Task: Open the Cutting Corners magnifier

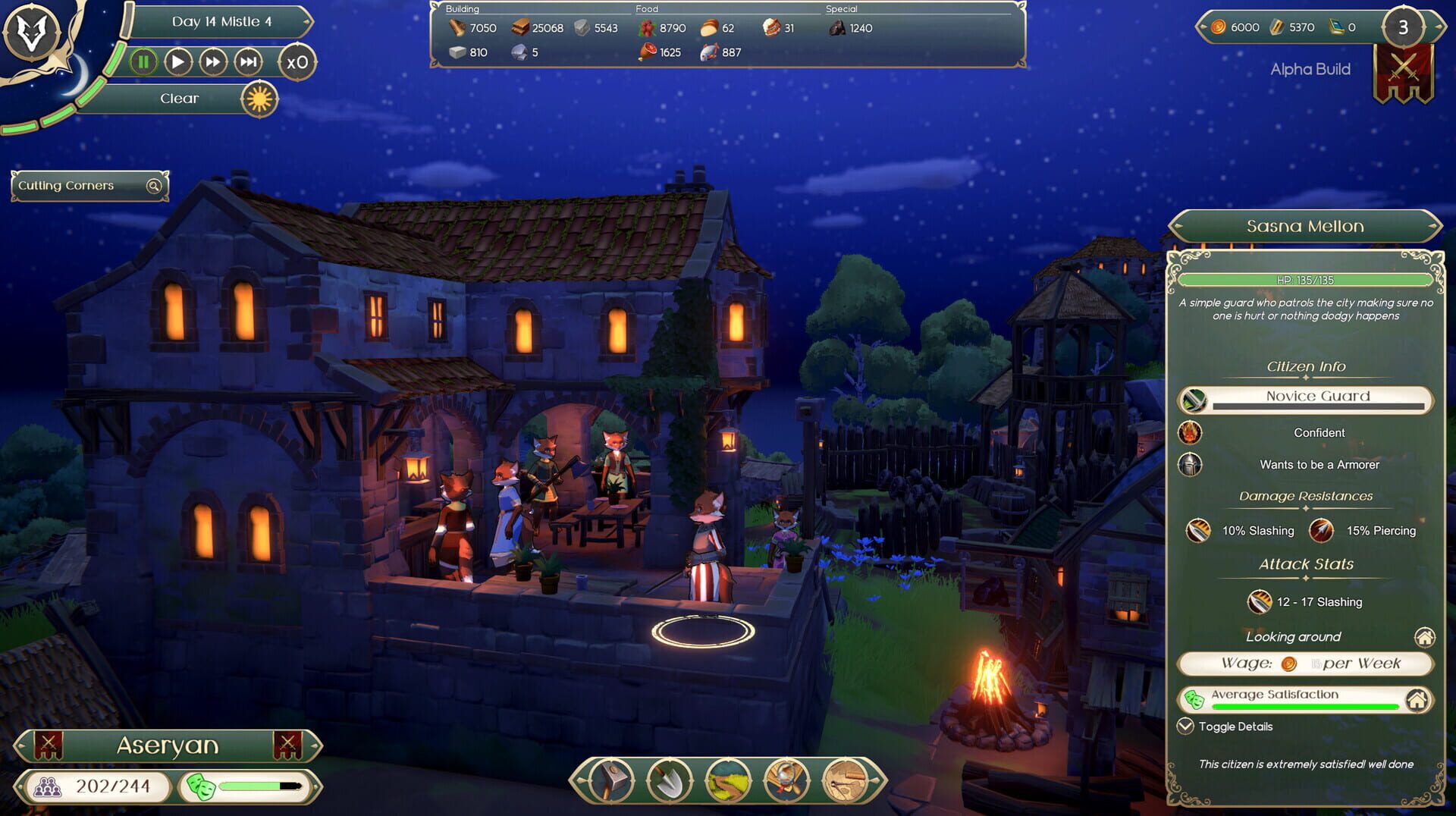Action: coord(154,185)
